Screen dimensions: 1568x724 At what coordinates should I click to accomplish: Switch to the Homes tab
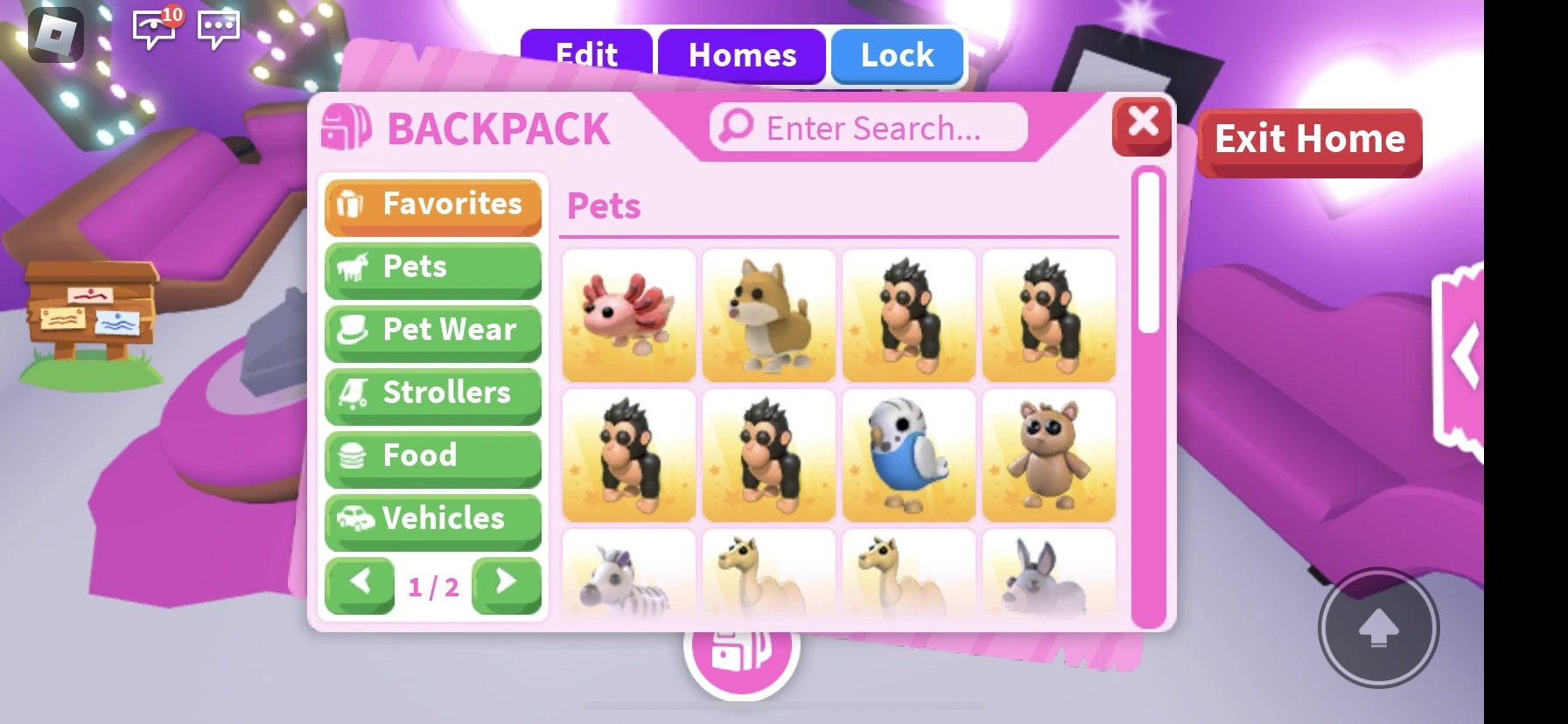(x=742, y=56)
